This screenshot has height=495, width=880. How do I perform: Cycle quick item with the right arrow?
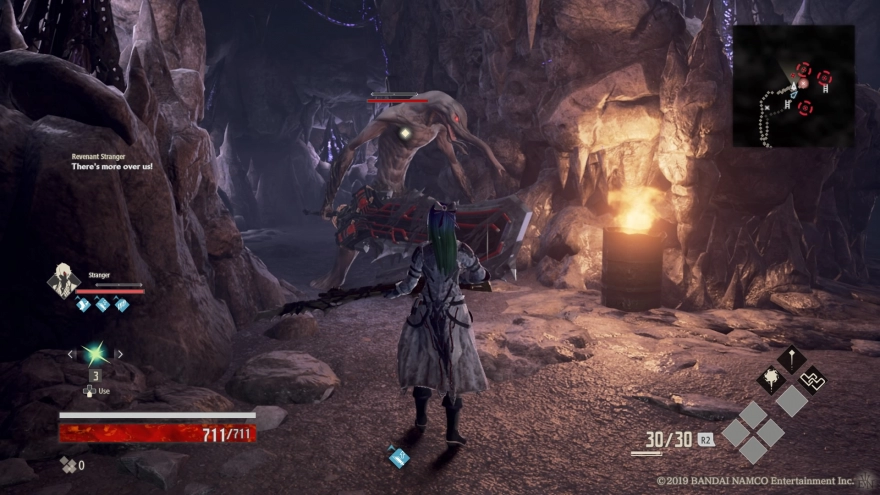click(120, 354)
